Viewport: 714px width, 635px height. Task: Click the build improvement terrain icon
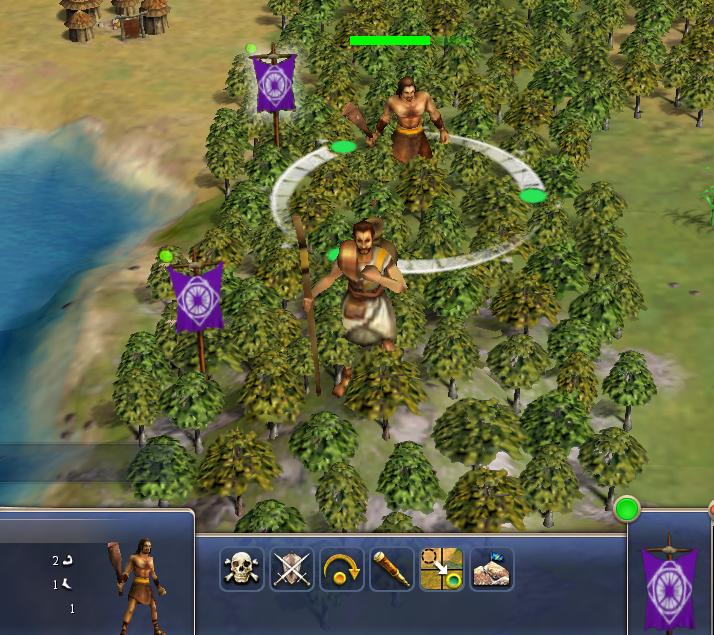click(491, 569)
